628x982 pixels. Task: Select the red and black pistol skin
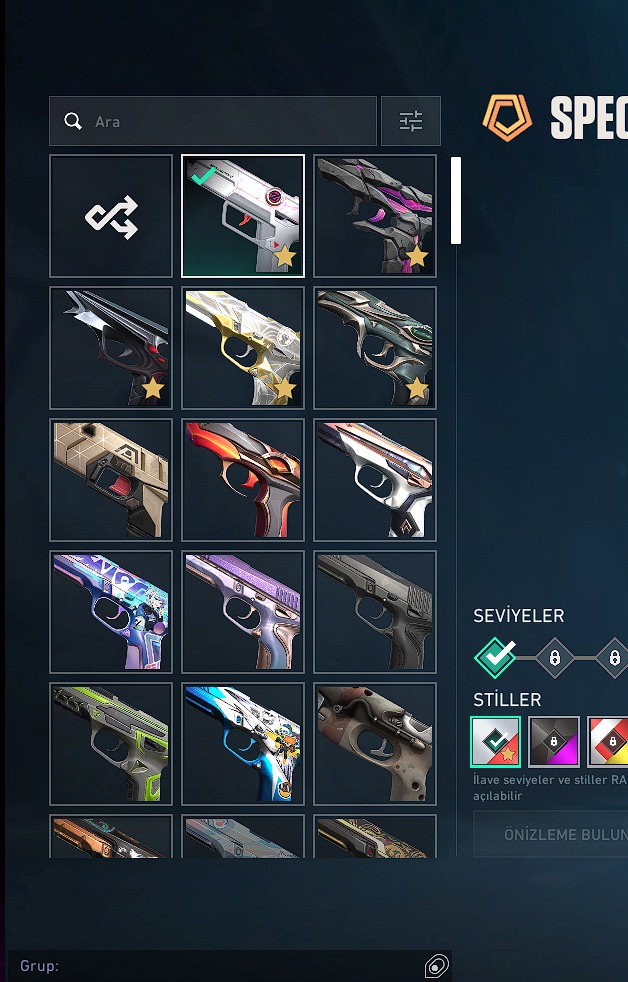243,480
